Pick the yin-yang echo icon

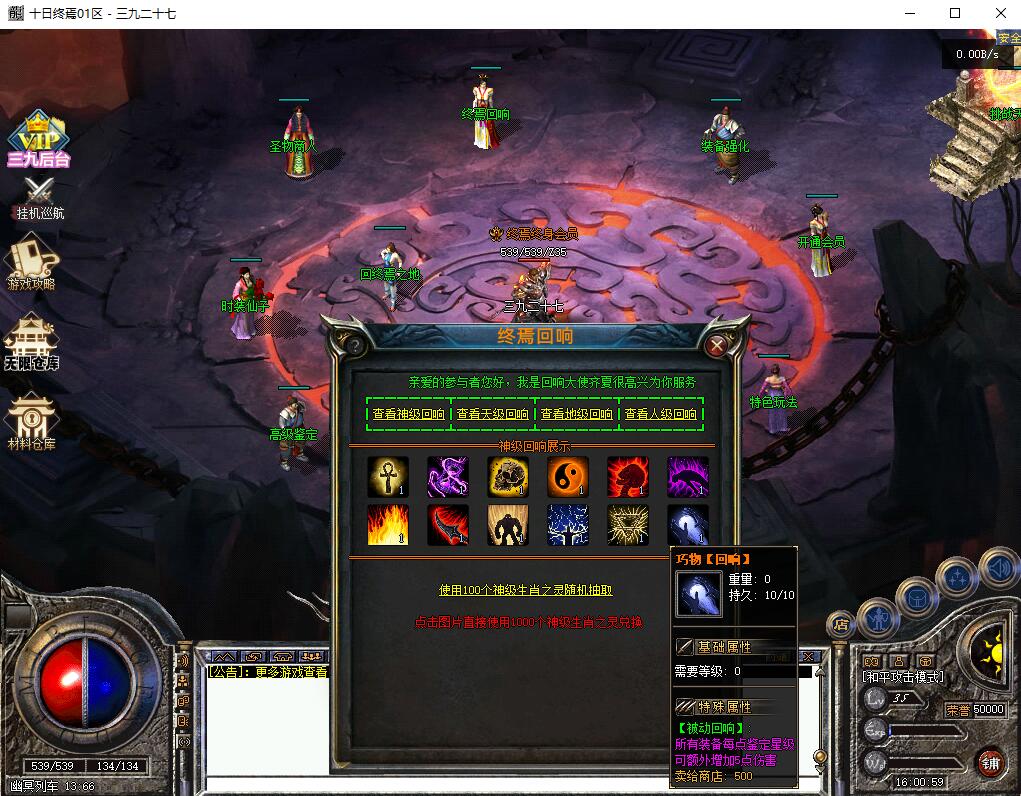(567, 477)
